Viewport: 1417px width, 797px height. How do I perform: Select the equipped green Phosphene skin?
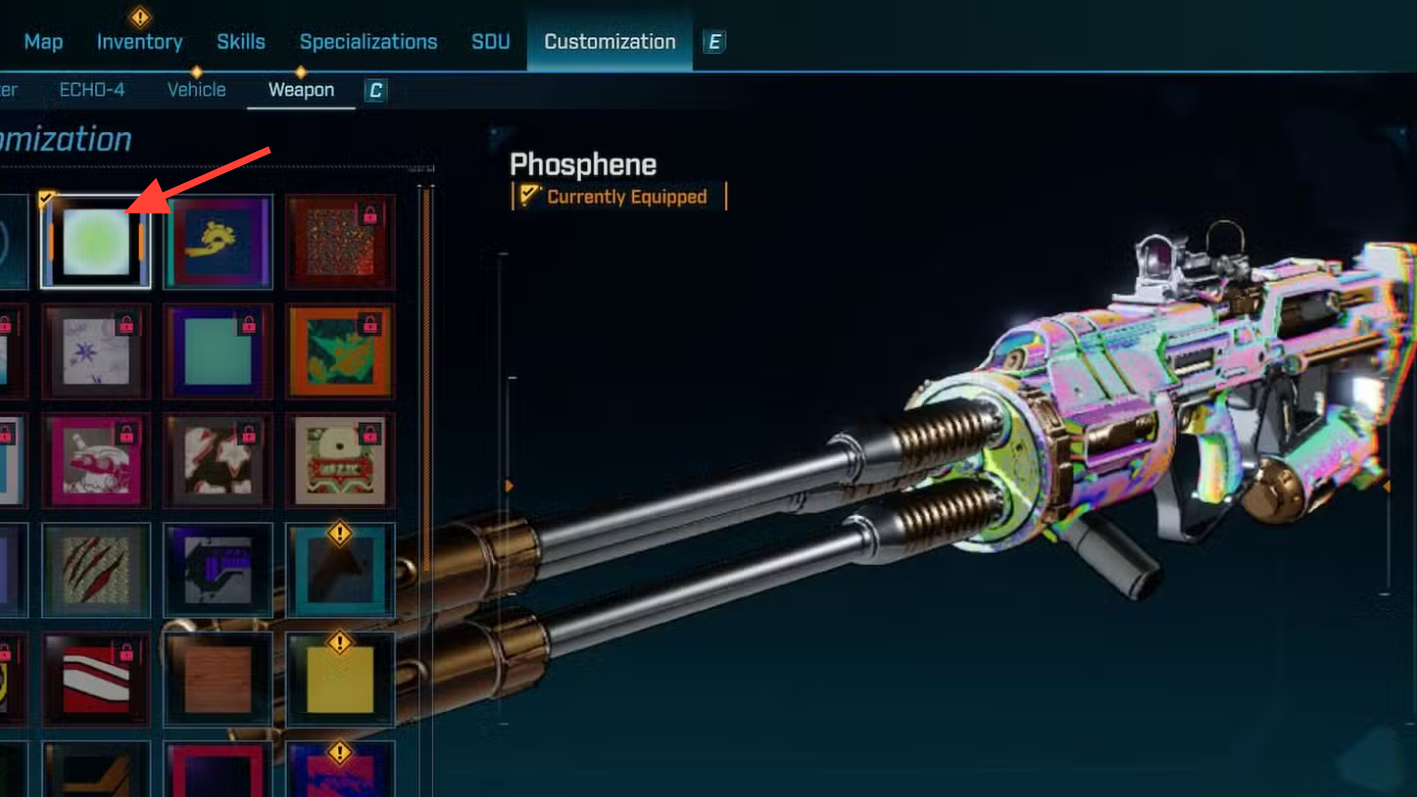96,242
